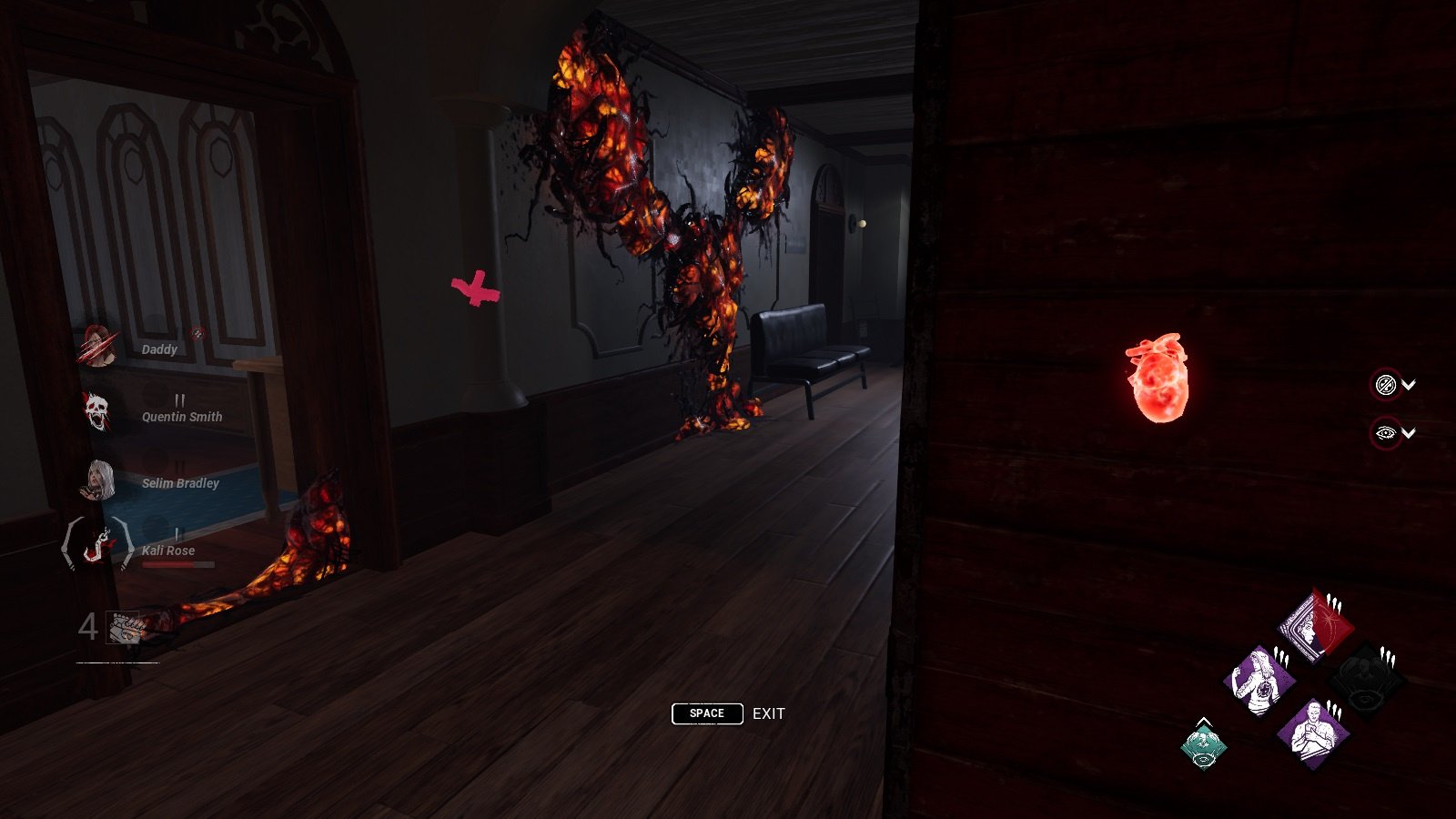
Task: Click the broken chain icon above Daddy
Action: (x=197, y=334)
